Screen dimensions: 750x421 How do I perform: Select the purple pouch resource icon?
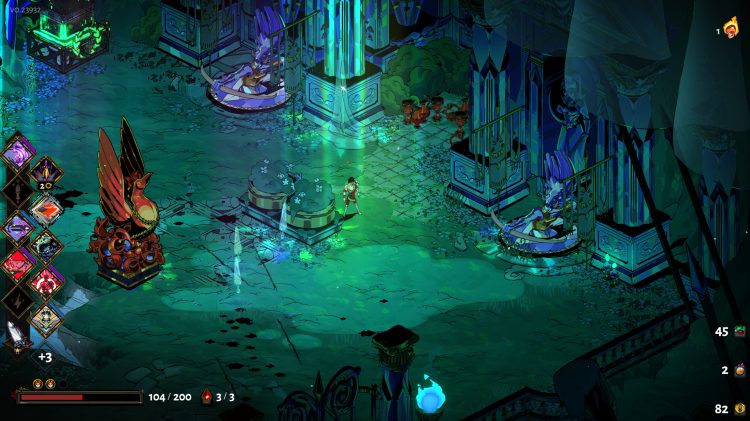pos(741,370)
